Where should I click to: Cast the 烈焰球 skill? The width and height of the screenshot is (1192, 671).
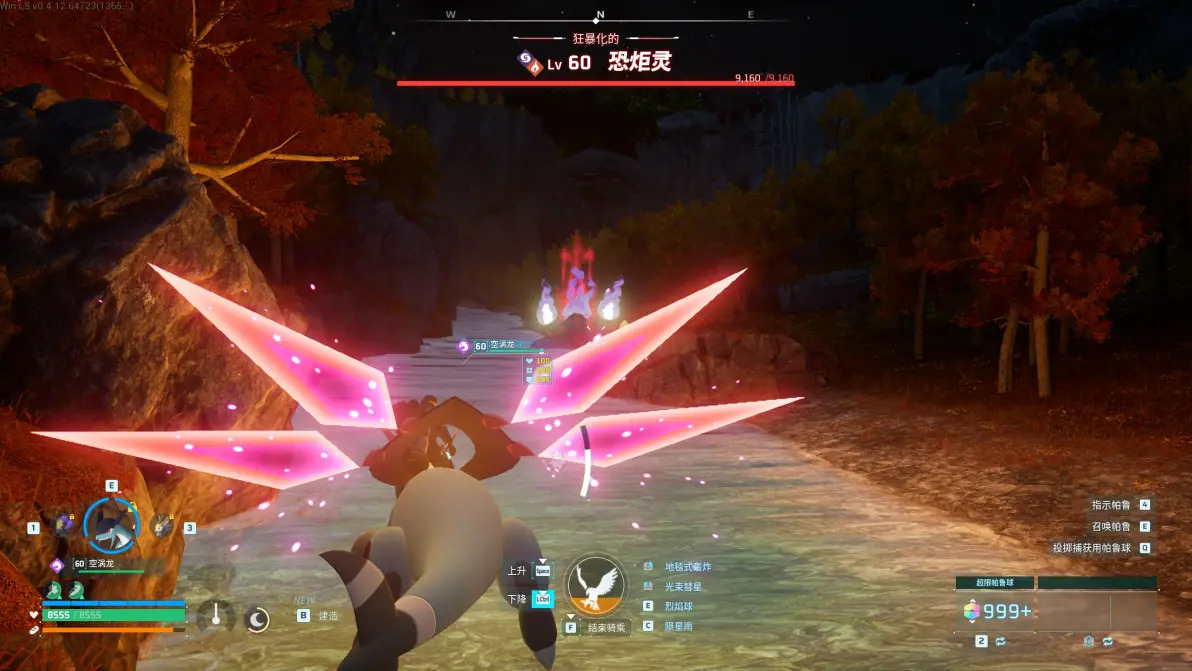[x=678, y=606]
